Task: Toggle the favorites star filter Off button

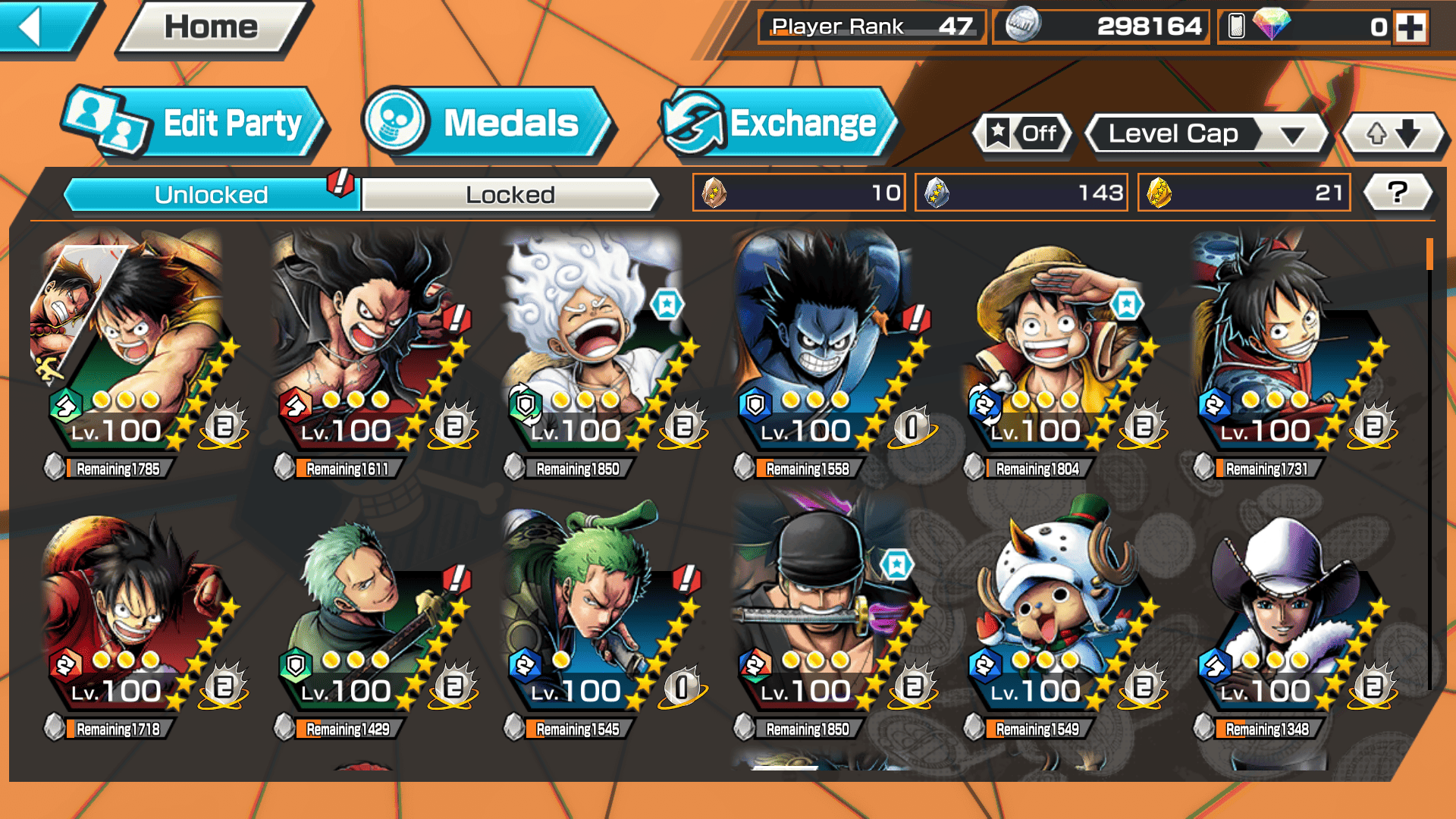Action: click(x=1024, y=134)
